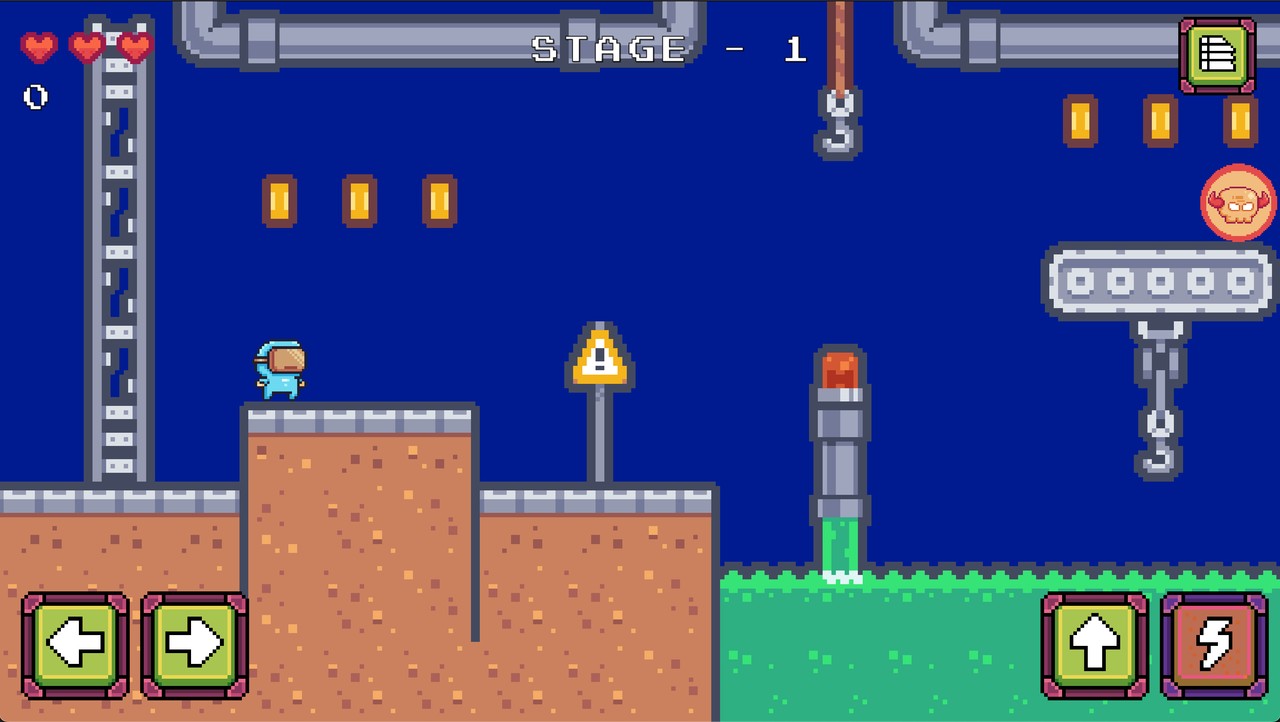Click the middle coin of the left coin trio
Viewport: 1280px width, 722px height.
(x=358, y=198)
